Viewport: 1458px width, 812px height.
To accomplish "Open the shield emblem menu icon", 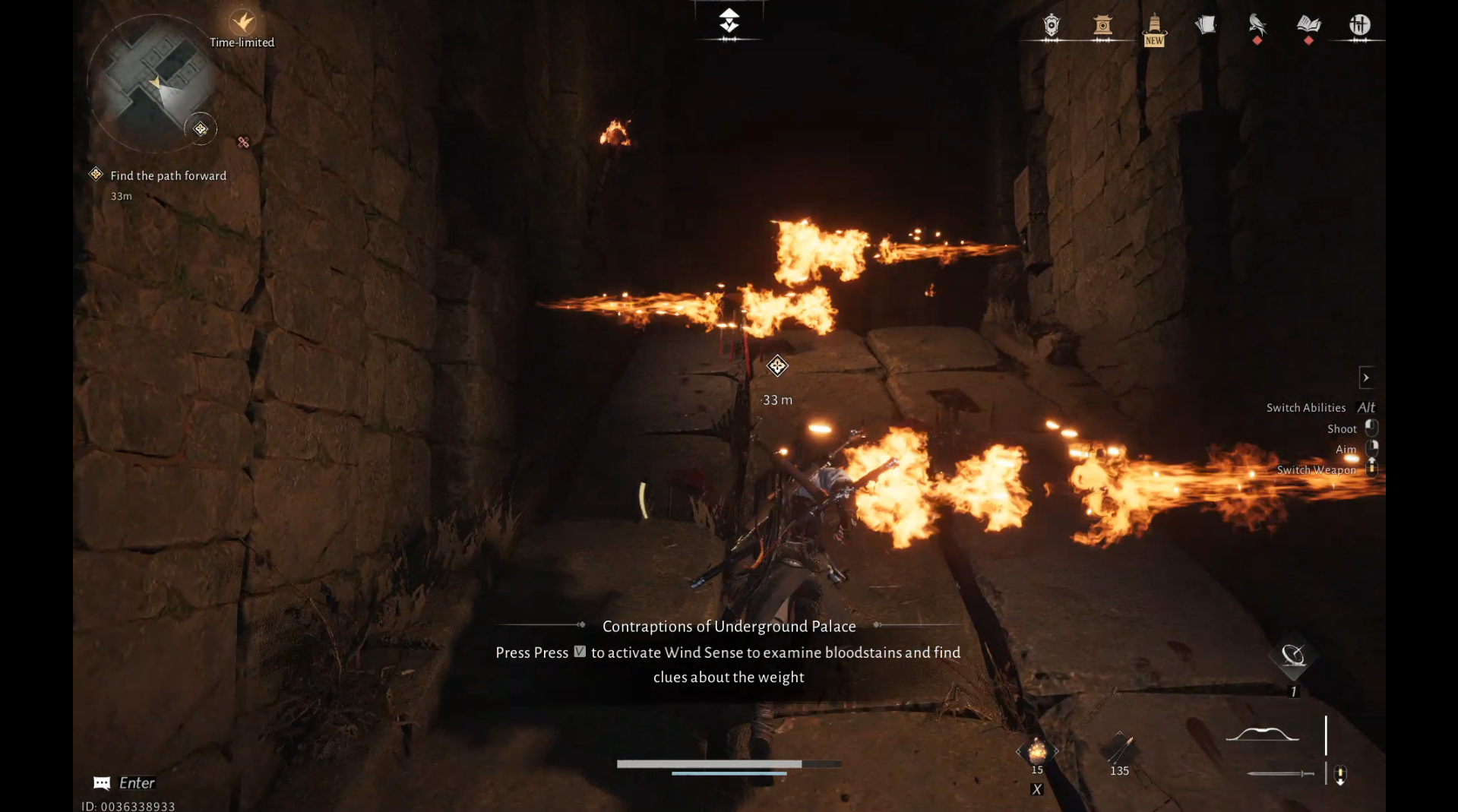I will [x=1052, y=26].
